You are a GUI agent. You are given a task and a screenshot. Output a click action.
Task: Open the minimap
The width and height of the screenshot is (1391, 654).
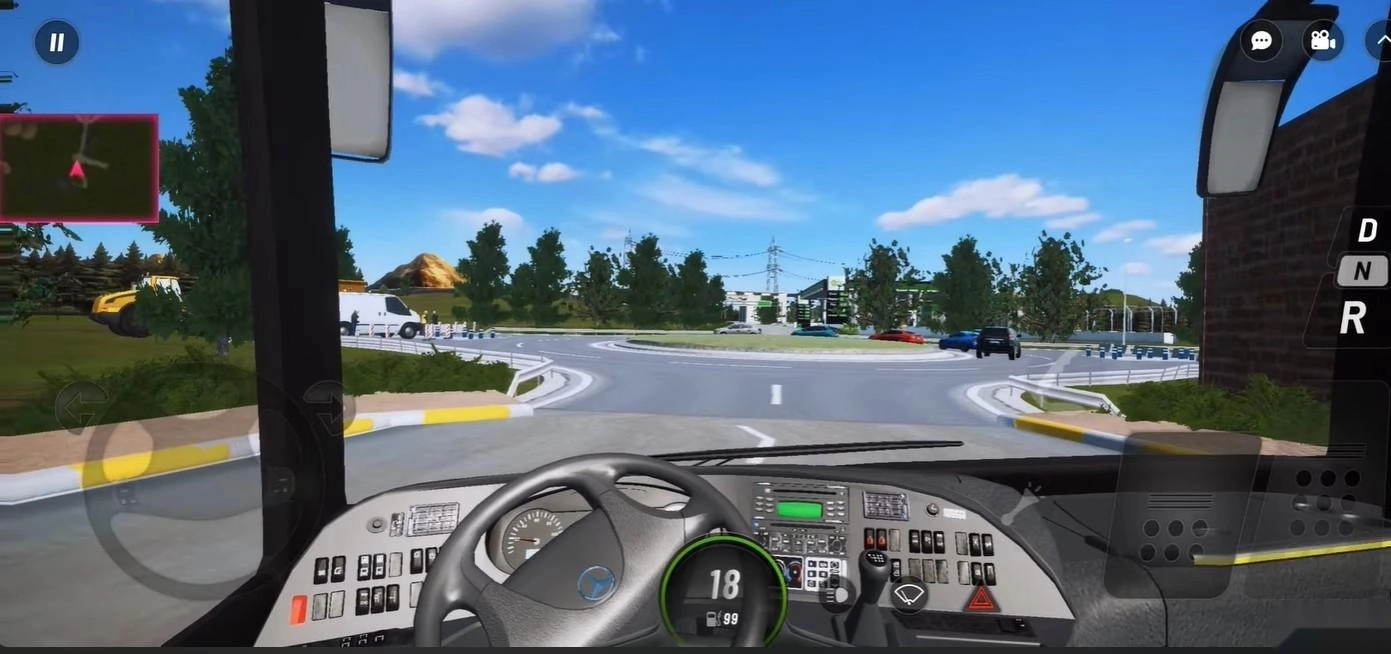pyautogui.click(x=79, y=168)
